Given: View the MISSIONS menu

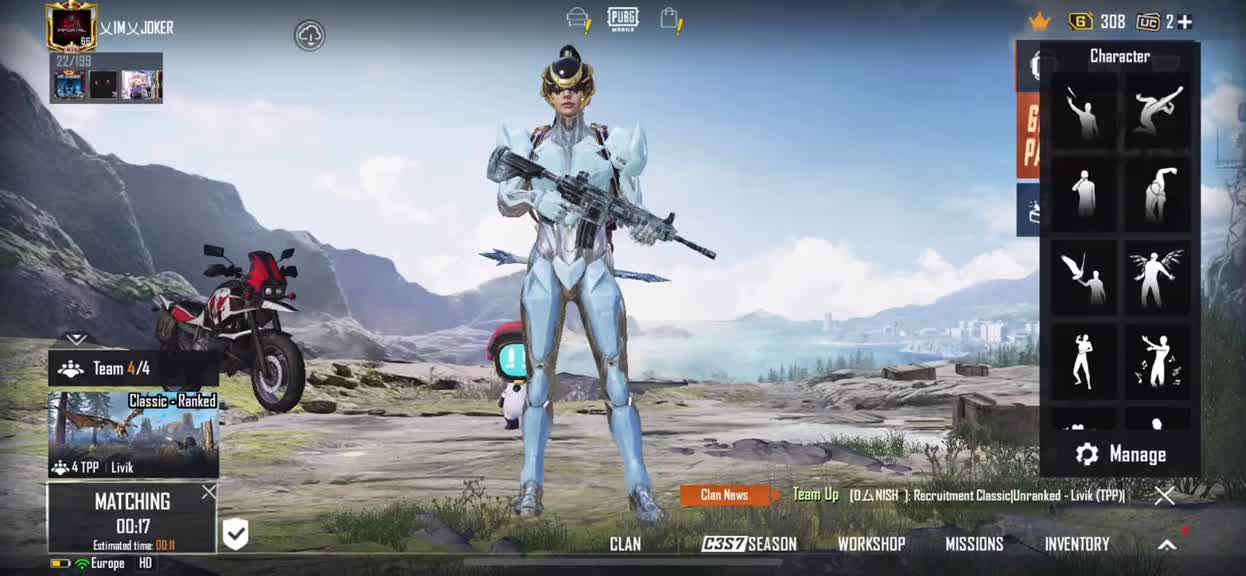Looking at the screenshot, I should coord(974,544).
